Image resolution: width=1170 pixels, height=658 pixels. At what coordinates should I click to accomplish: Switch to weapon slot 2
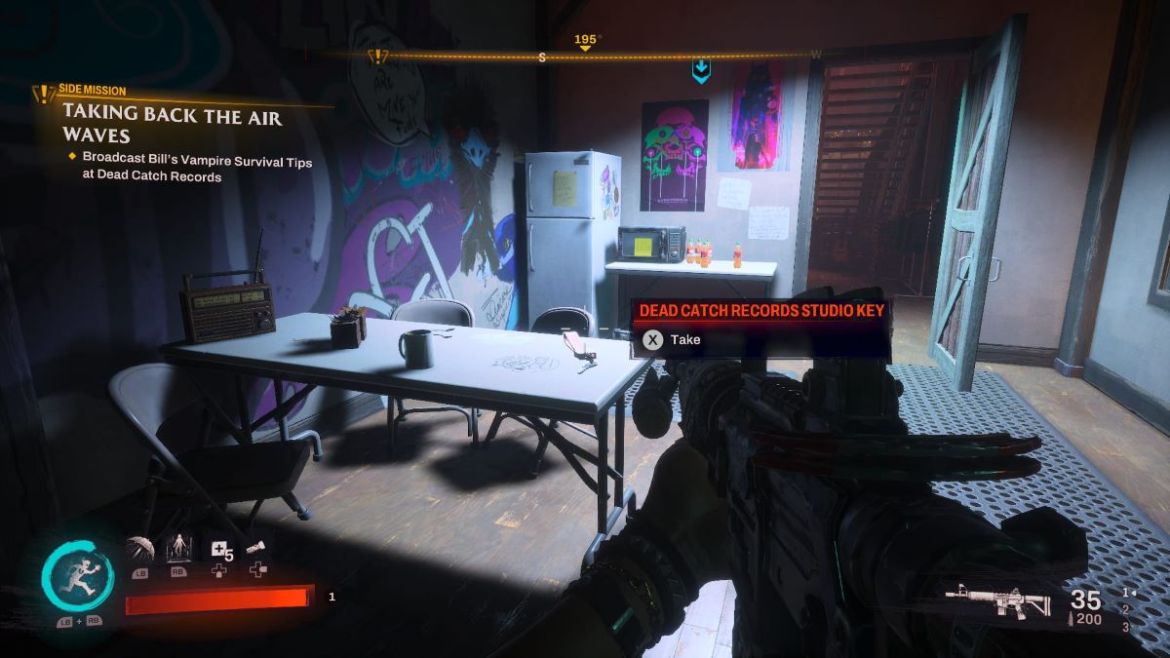(1127, 610)
